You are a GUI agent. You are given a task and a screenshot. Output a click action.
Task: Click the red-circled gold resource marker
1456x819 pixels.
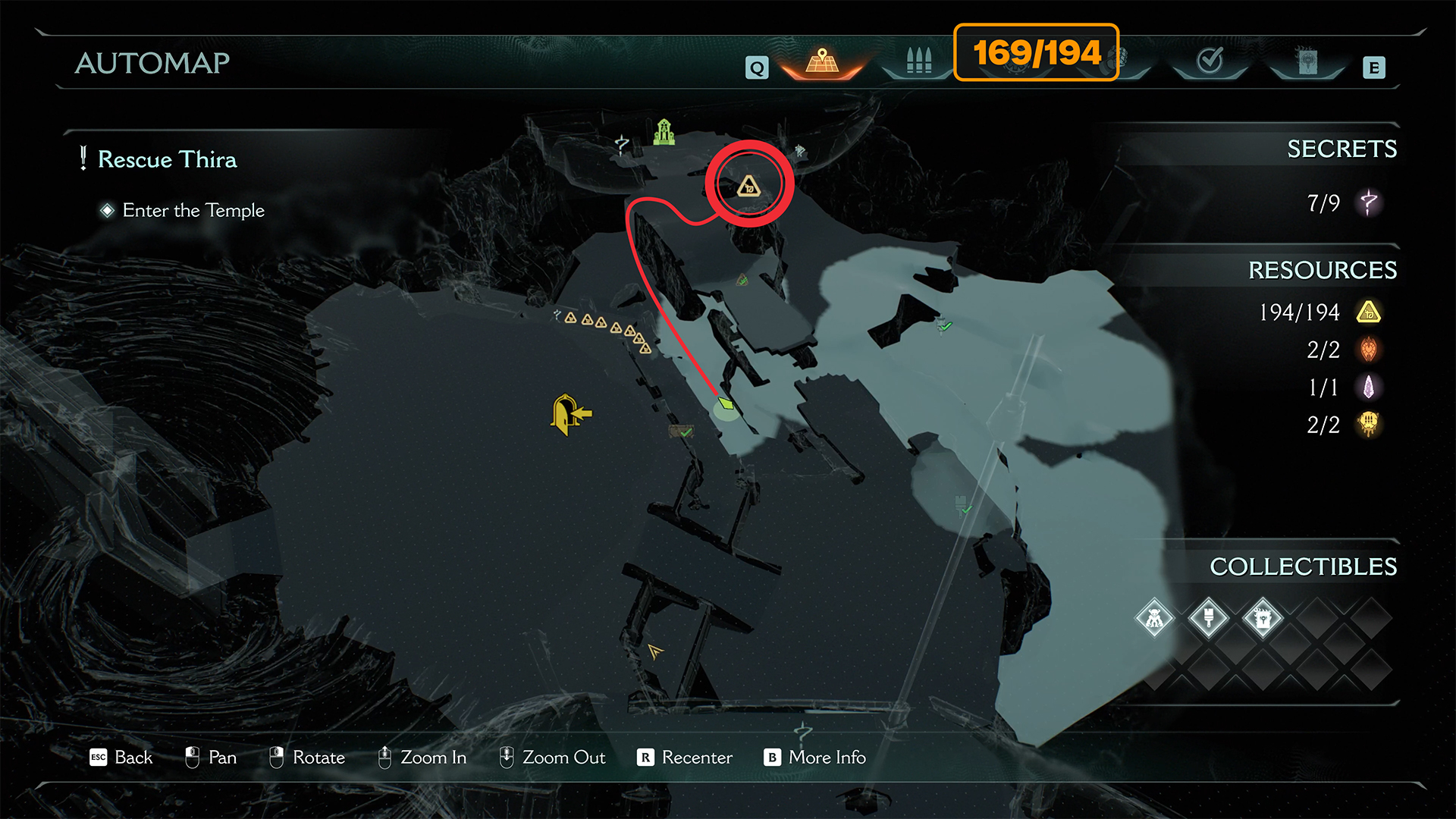748,186
